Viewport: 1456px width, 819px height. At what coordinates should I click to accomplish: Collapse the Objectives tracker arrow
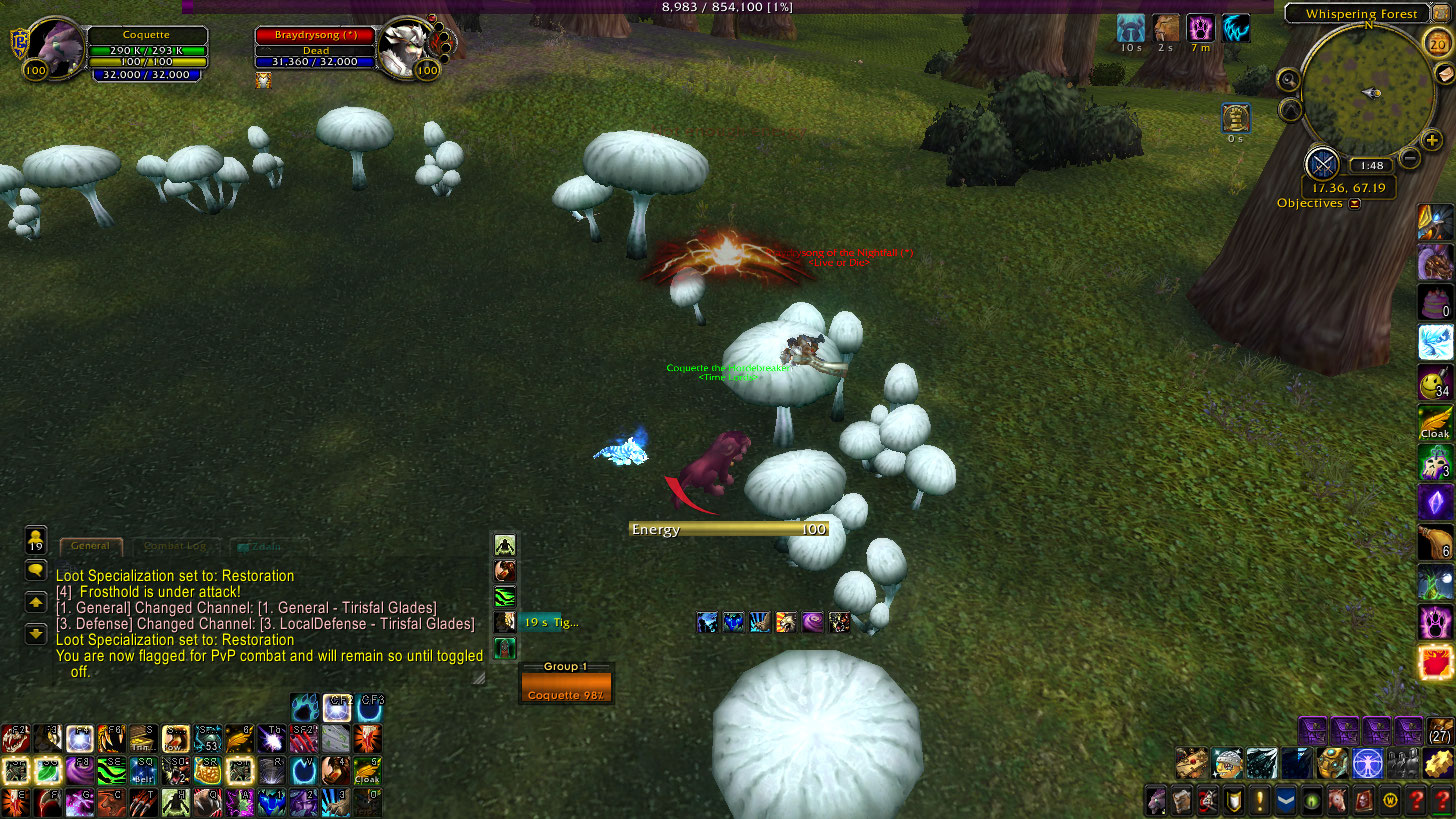[x=1355, y=204]
